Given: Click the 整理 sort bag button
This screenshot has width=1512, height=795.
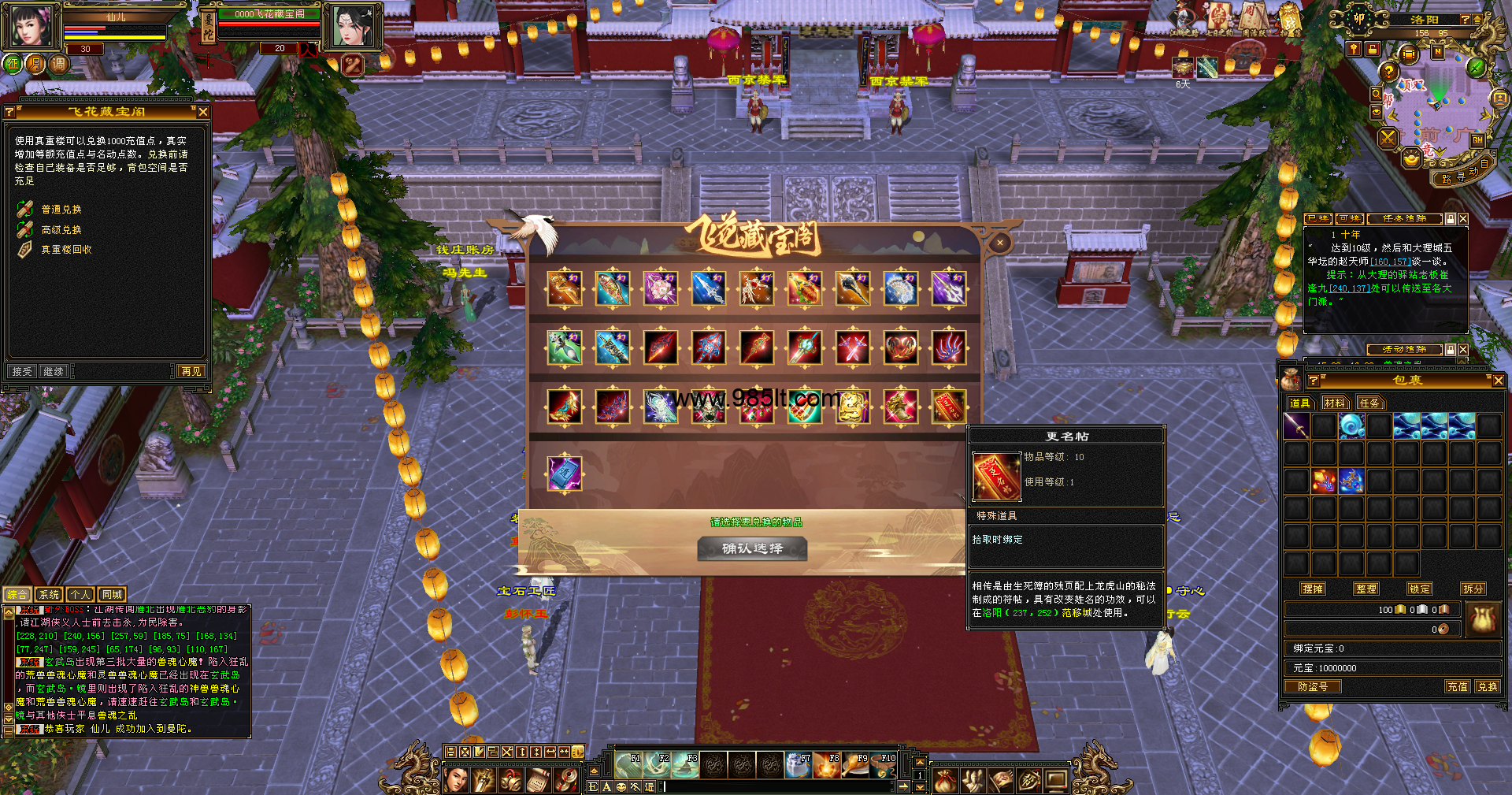Looking at the screenshot, I should (x=1366, y=589).
